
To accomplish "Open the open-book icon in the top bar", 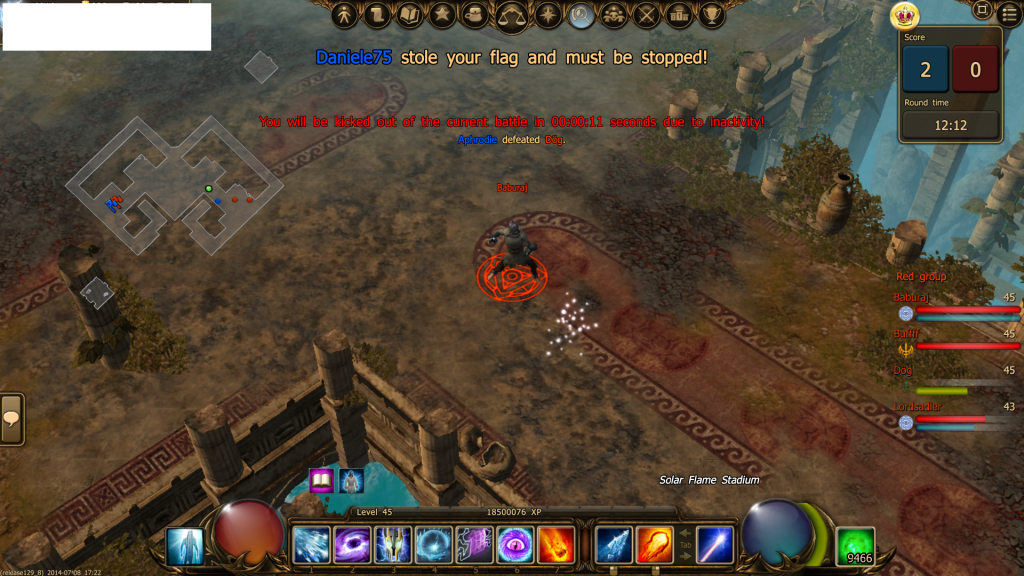I will click(409, 15).
